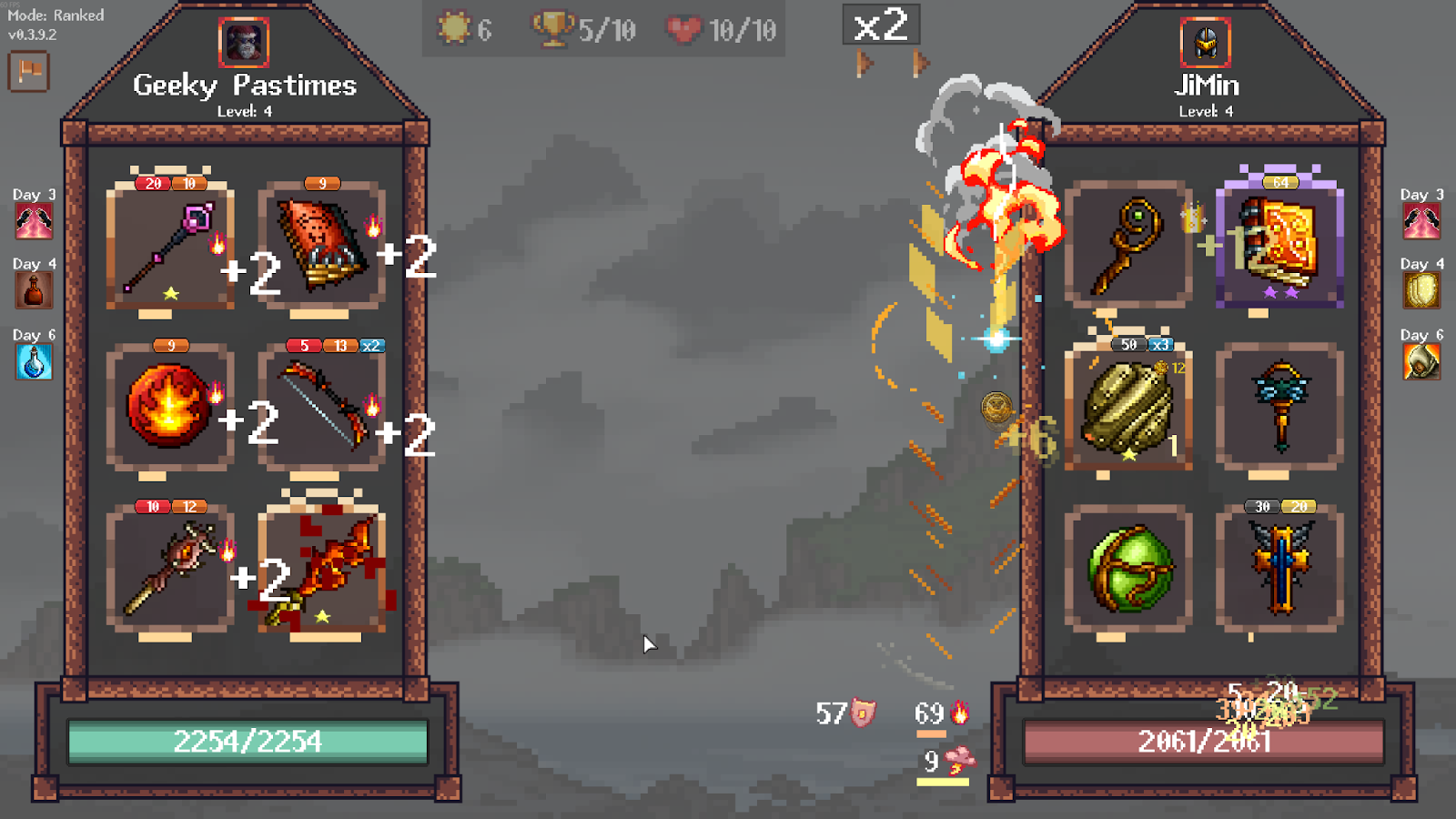Viewport: 1456px width, 819px height.
Task: View the Day 6 blue flask skill
Action: pyautogui.click(x=34, y=362)
